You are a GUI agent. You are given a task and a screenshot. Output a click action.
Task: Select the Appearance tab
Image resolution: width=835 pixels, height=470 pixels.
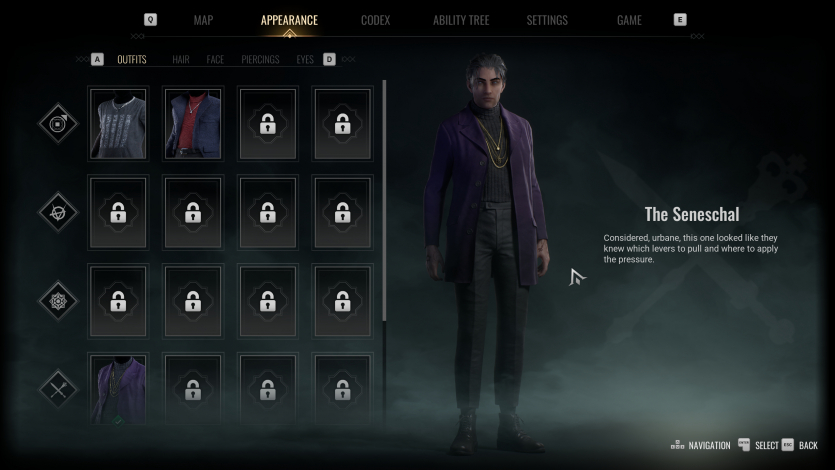click(x=289, y=20)
